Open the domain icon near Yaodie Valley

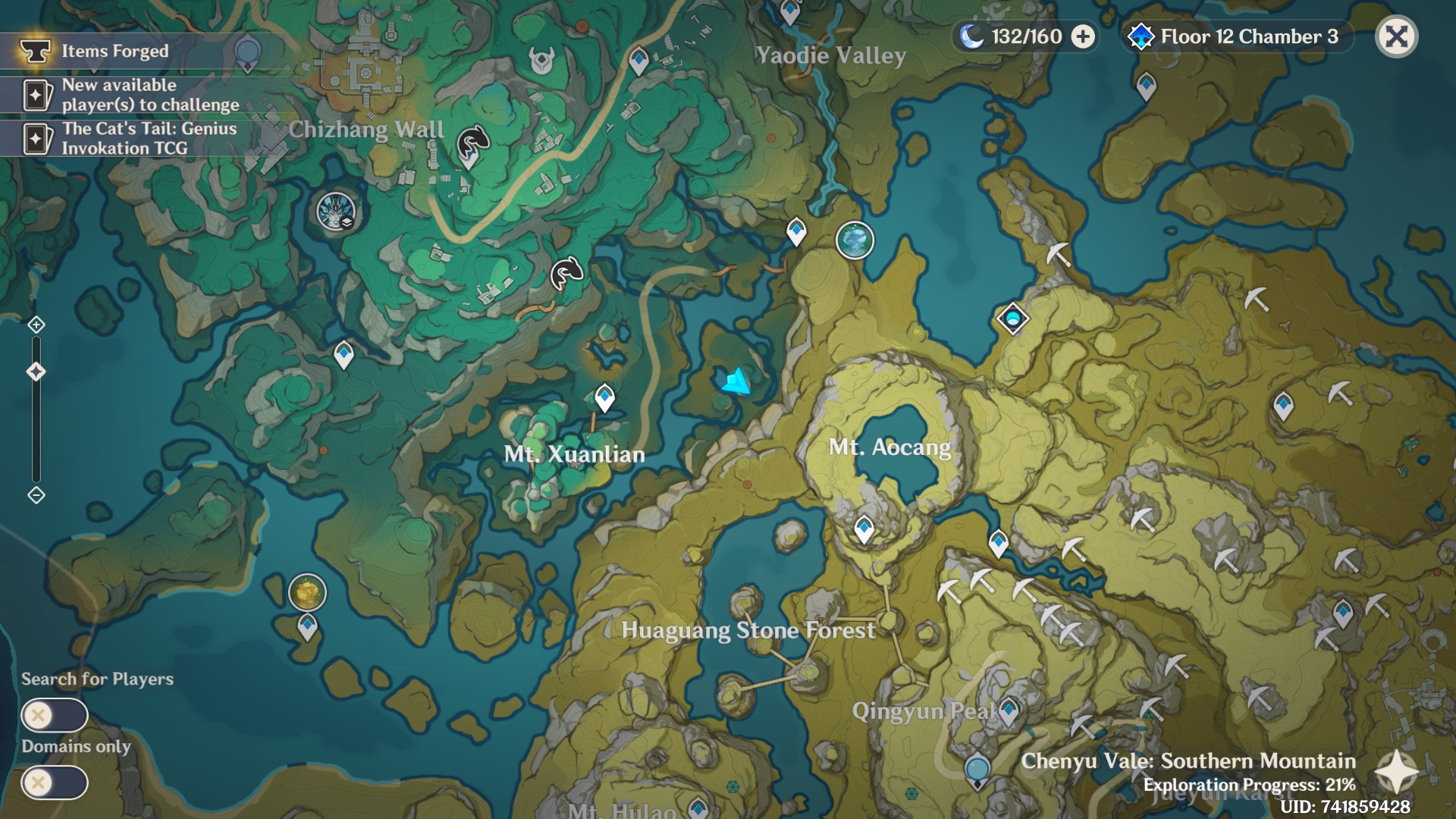[x=855, y=239]
